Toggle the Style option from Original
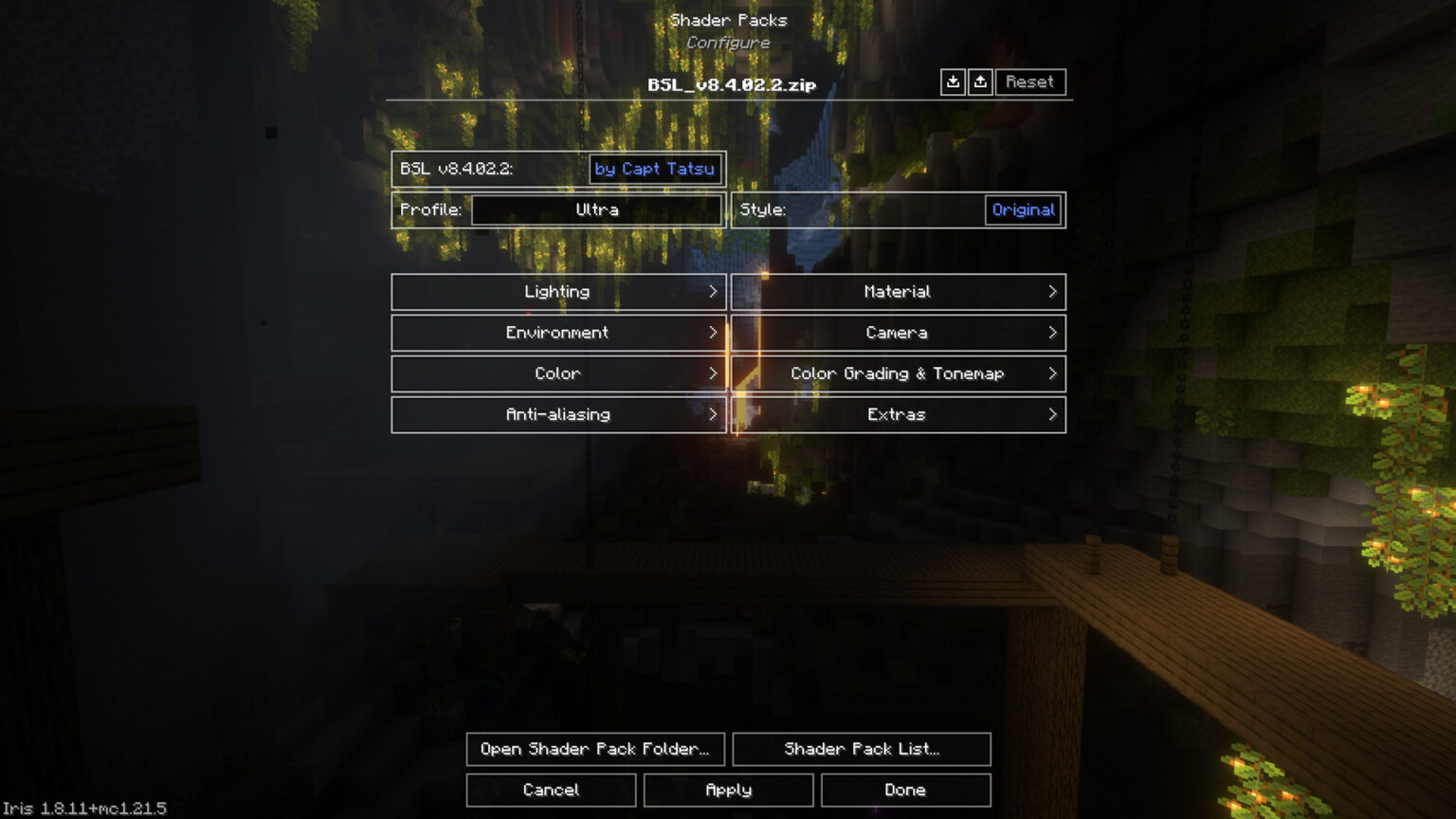The height and width of the screenshot is (819, 1456). (x=1024, y=209)
